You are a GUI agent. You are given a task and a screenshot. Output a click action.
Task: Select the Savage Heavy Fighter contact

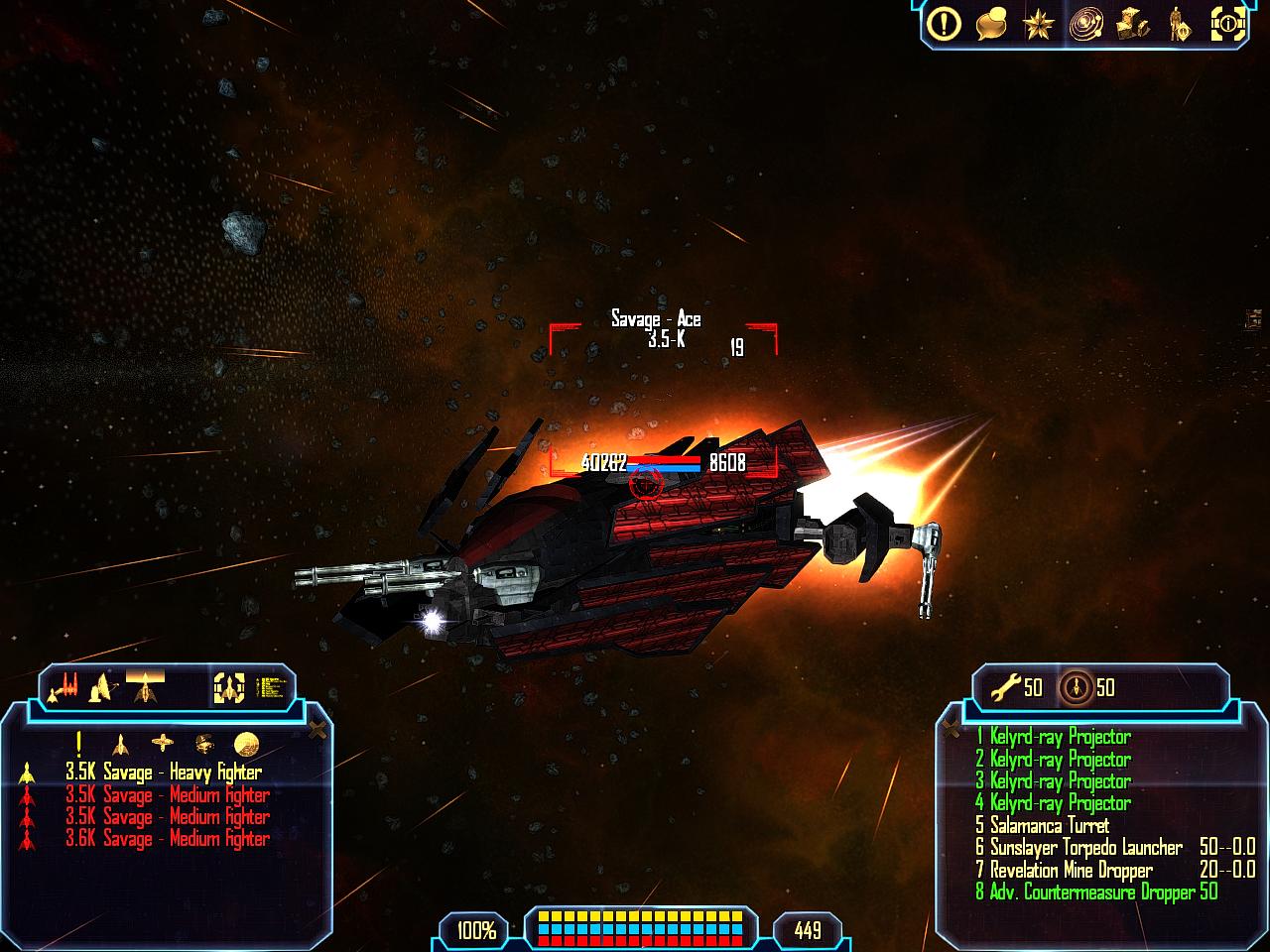[164, 773]
